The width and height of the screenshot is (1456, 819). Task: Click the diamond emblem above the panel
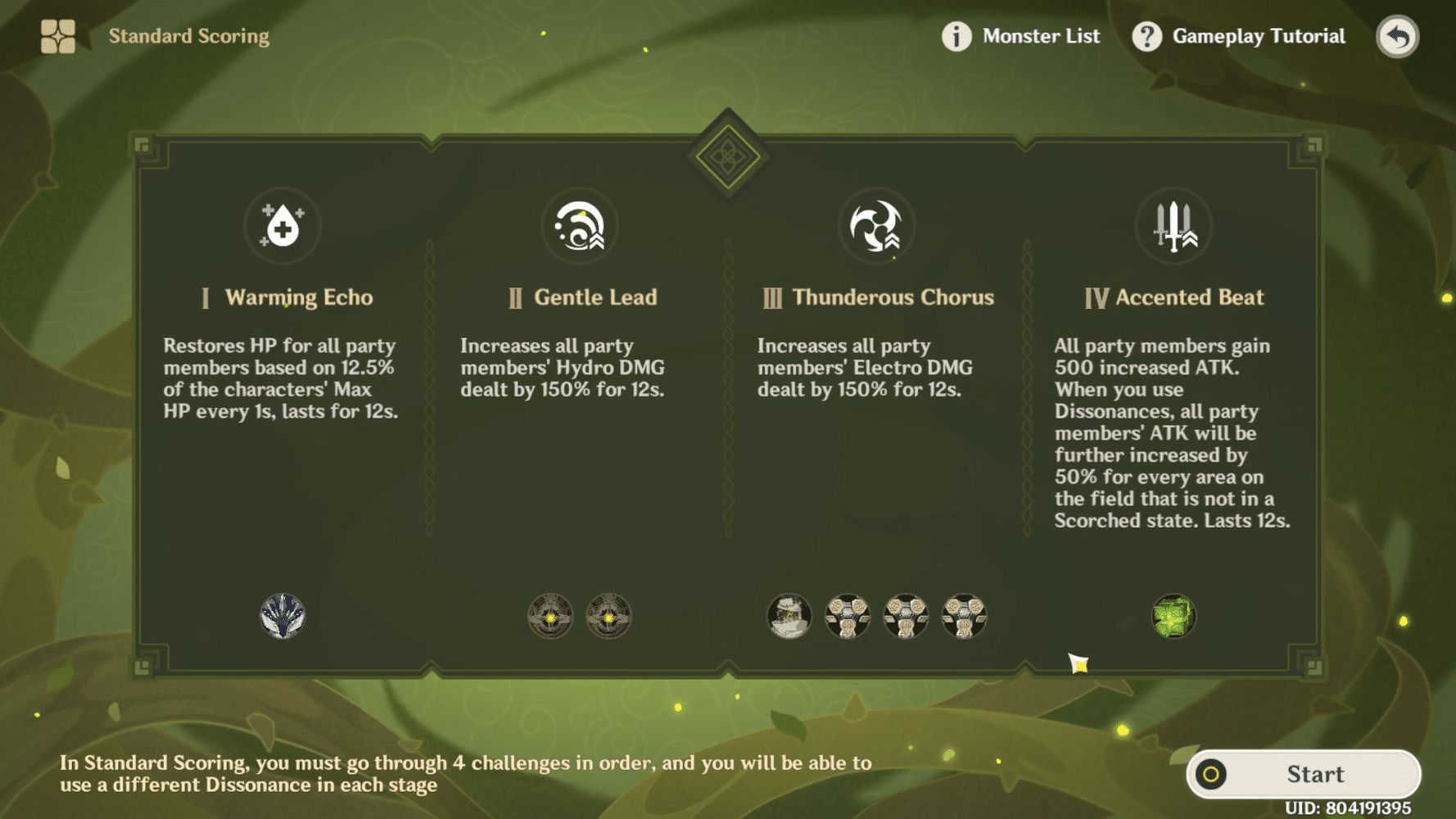[727, 156]
